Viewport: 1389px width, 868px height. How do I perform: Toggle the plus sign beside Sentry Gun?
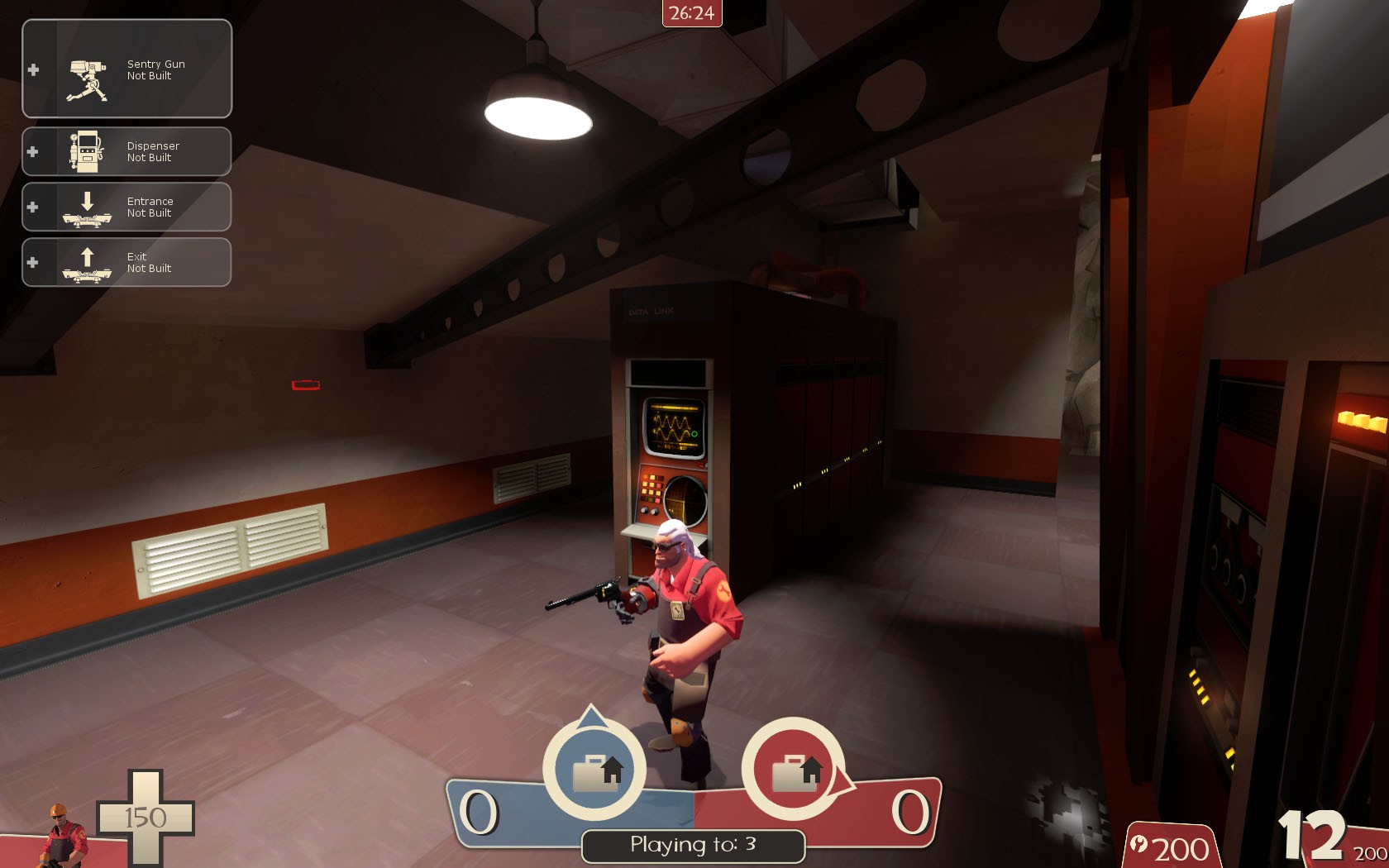point(33,69)
